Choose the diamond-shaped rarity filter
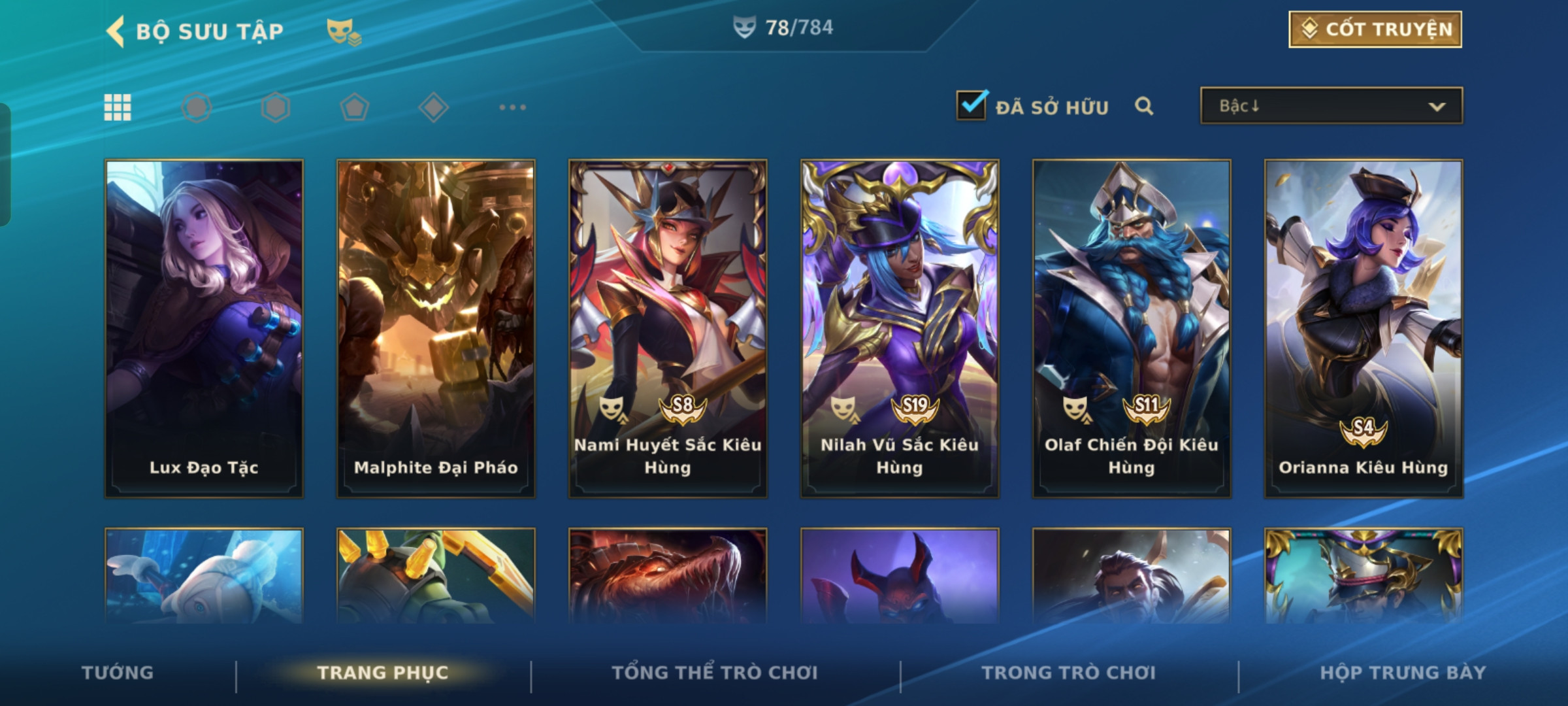This screenshot has height=706, width=1568. tap(433, 107)
